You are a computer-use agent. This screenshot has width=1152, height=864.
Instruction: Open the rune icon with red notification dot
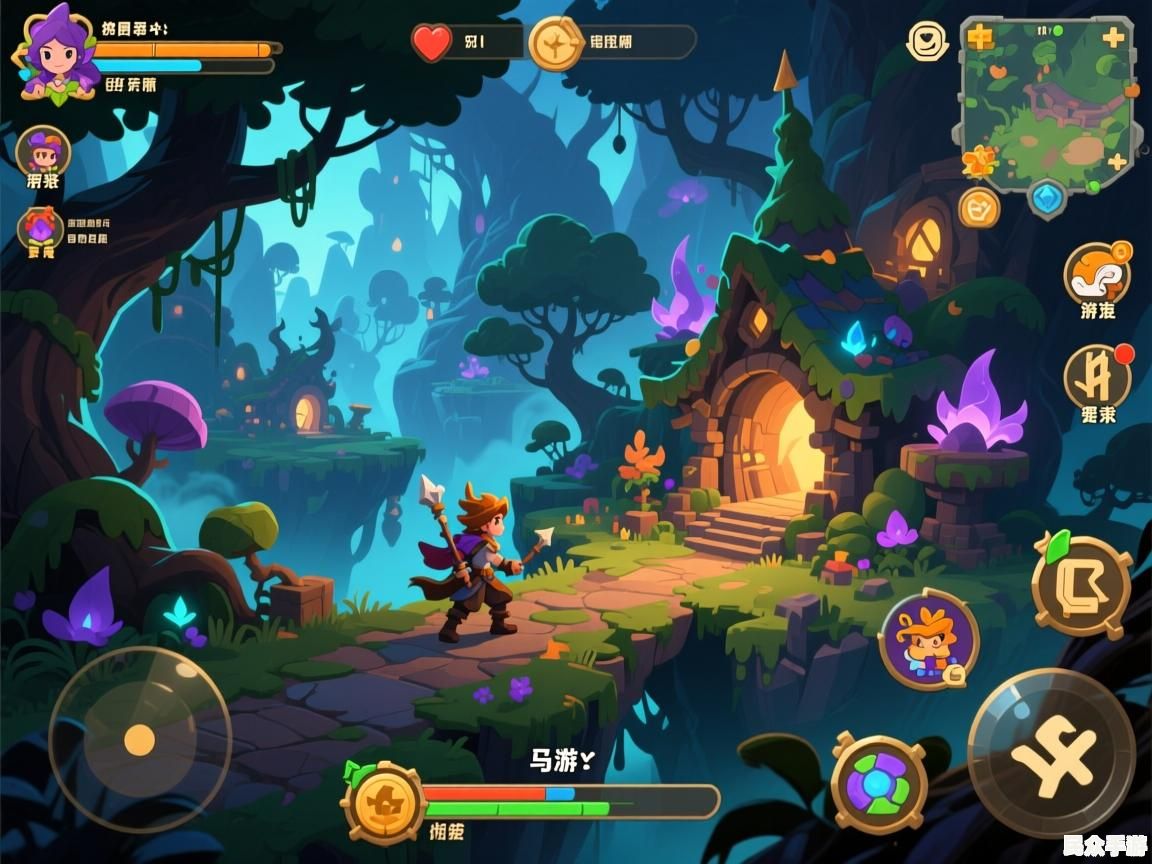[x=1096, y=377]
